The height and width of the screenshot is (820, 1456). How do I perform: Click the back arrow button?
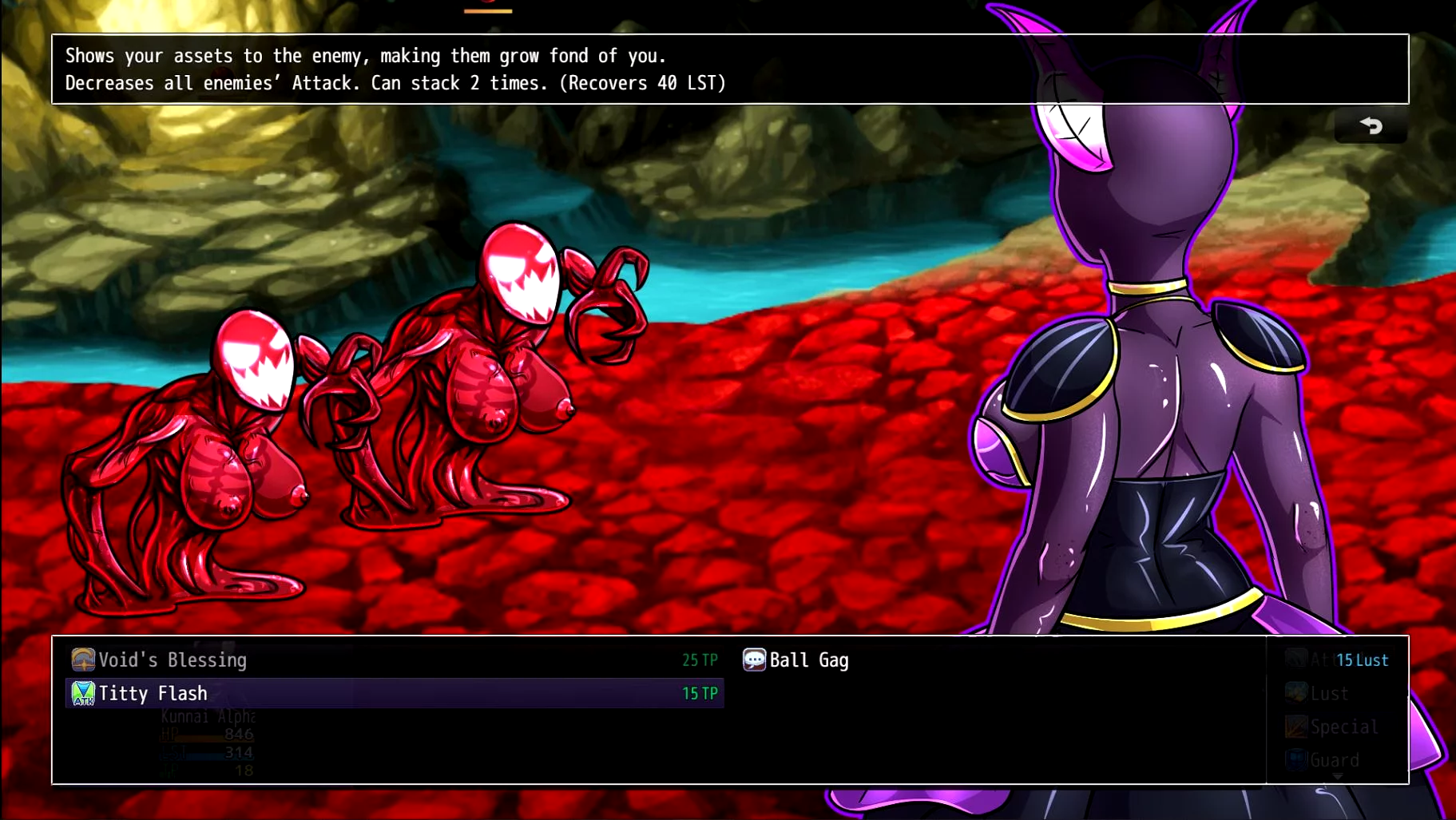tap(1371, 126)
